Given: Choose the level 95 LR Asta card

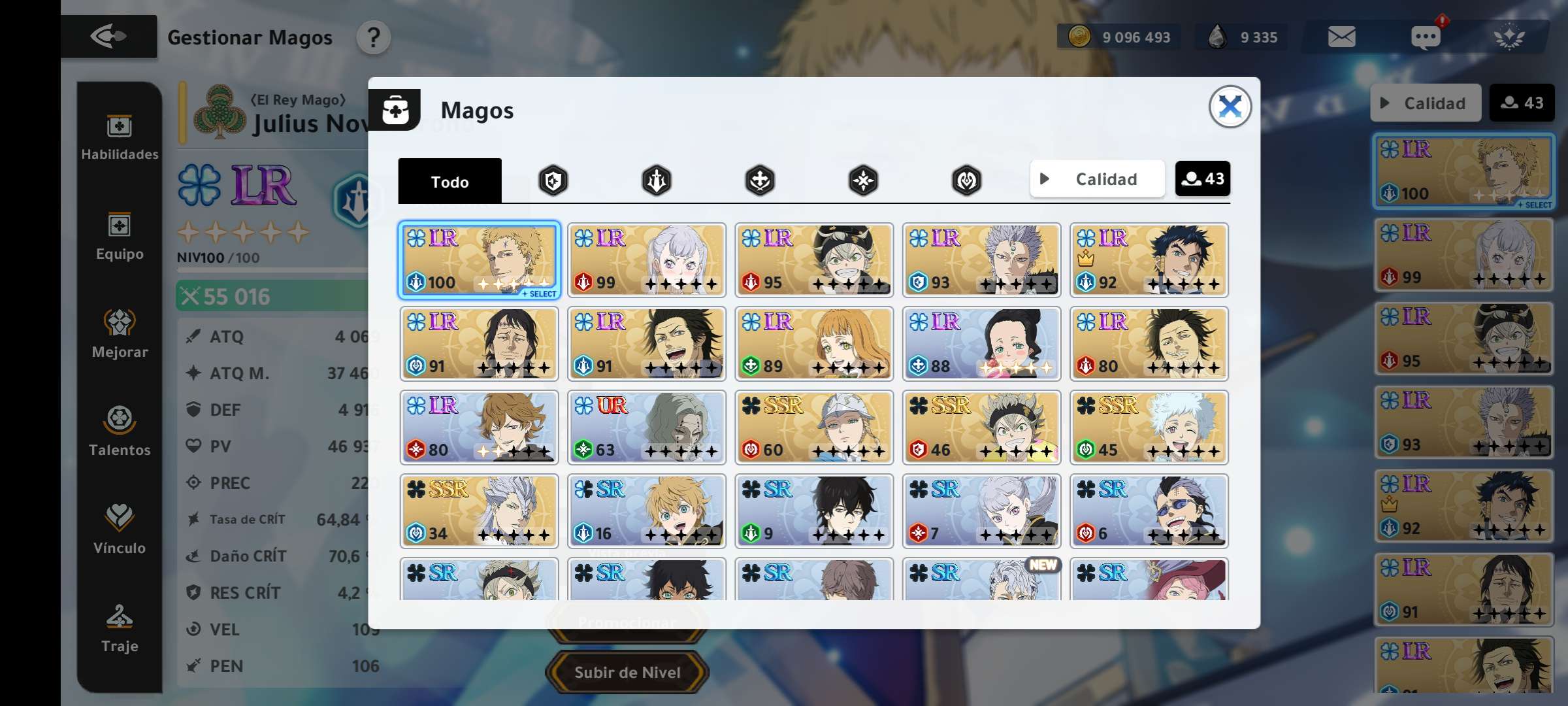Looking at the screenshot, I should click(x=813, y=260).
